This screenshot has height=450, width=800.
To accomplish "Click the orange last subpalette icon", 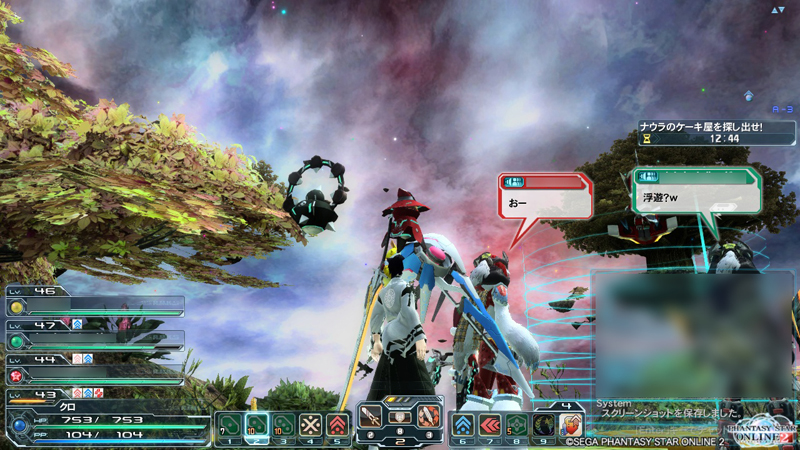I will point(570,424).
